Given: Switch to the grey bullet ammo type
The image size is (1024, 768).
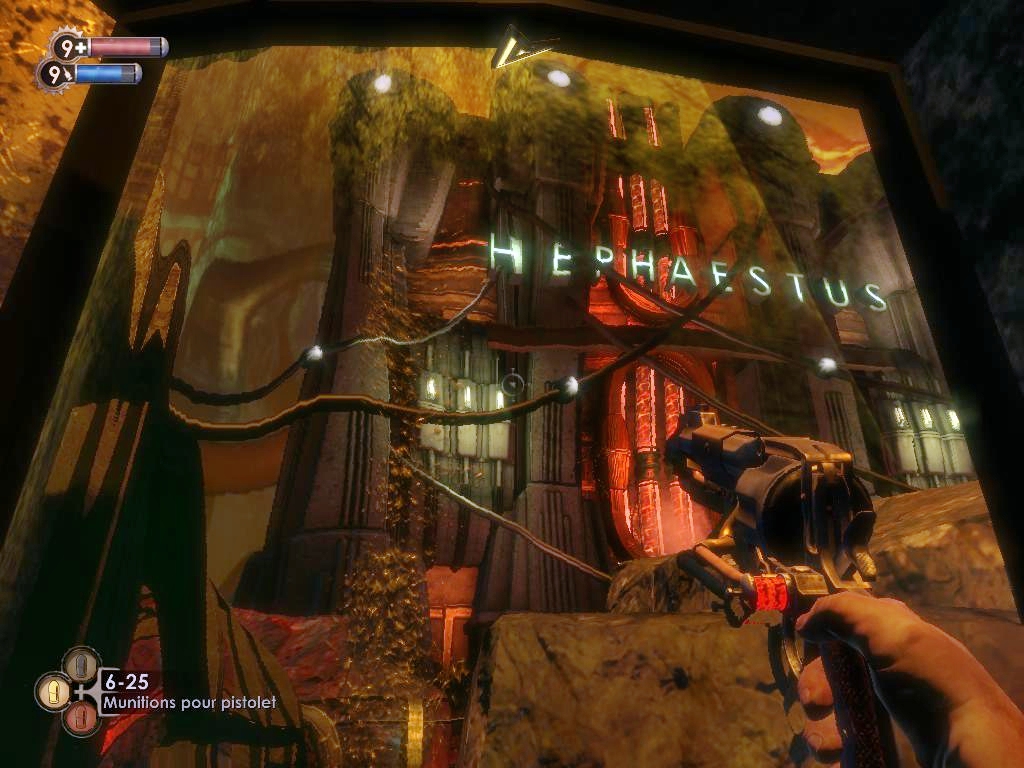Looking at the screenshot, I should 82,663.
